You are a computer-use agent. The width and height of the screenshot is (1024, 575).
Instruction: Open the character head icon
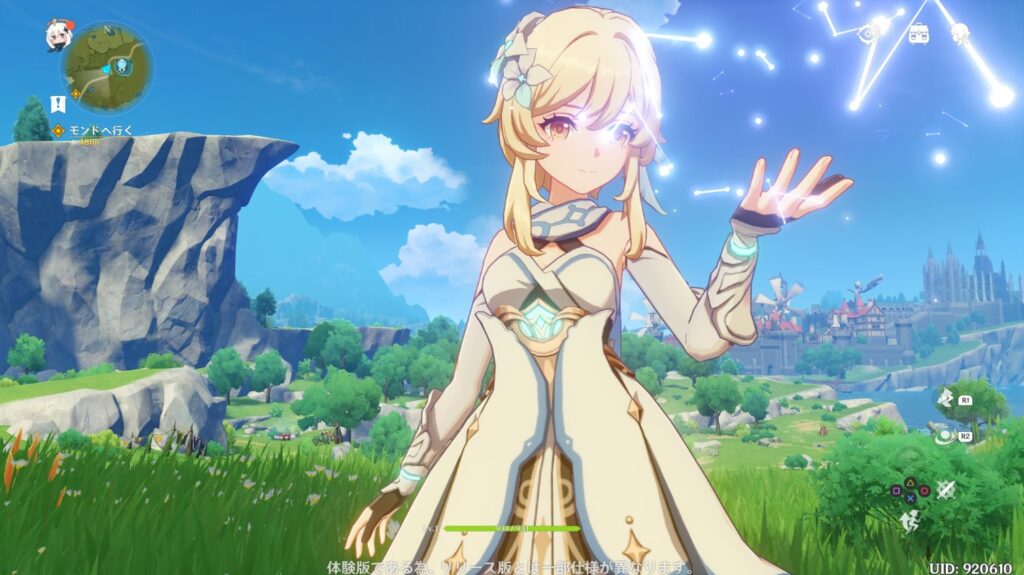[959, 33]
